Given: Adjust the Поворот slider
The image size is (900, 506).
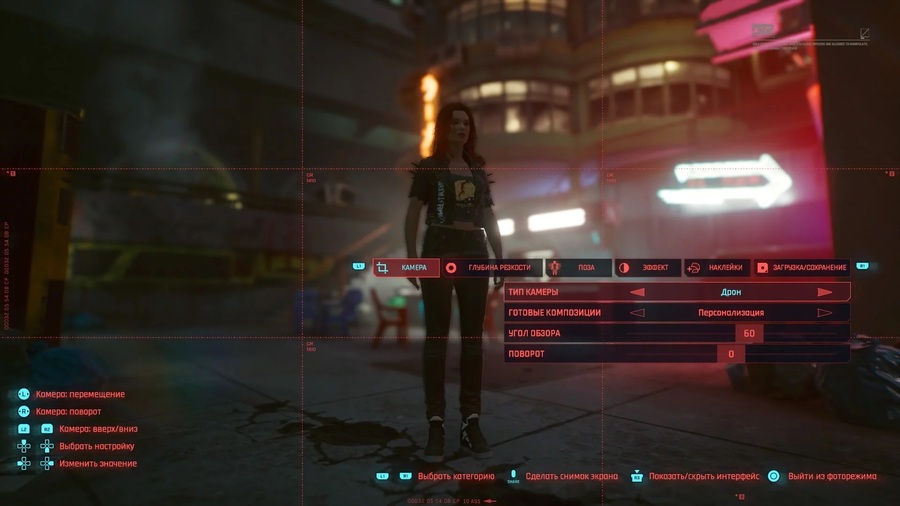Looking at the screenshot, I should coord(731,354).
